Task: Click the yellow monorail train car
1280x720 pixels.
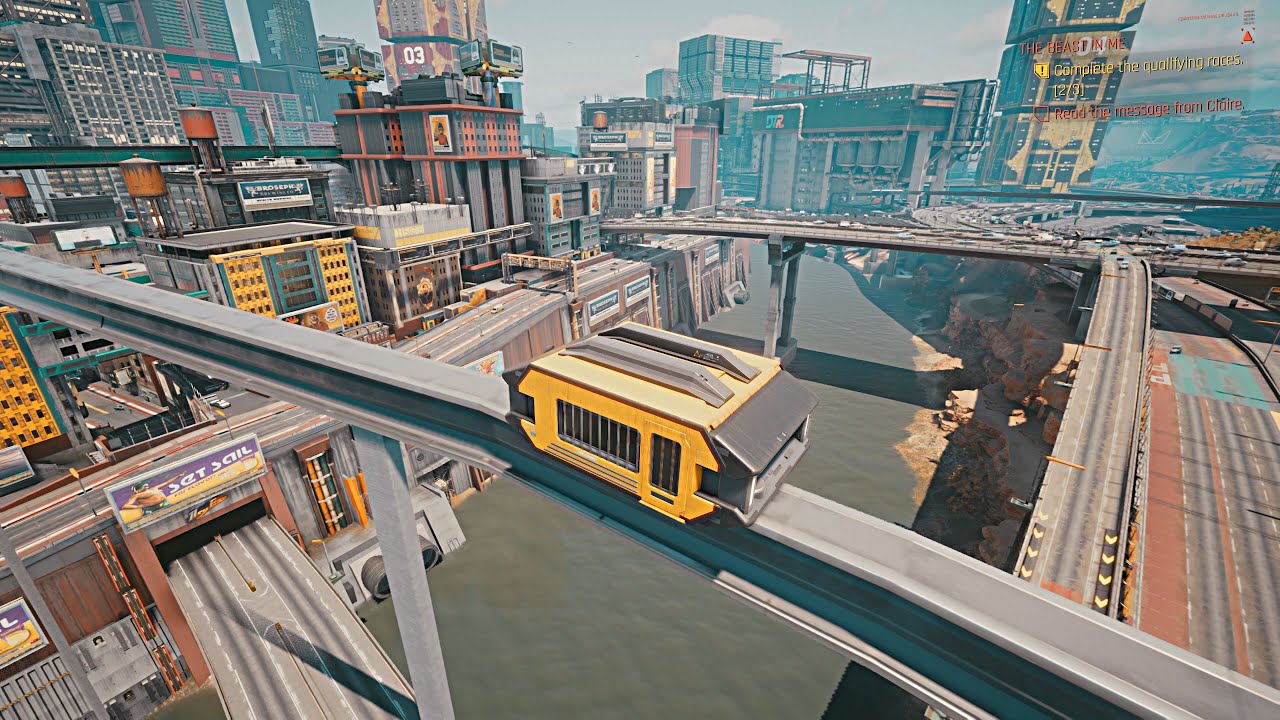Action: pyautogui.click(x=640, y=430)
